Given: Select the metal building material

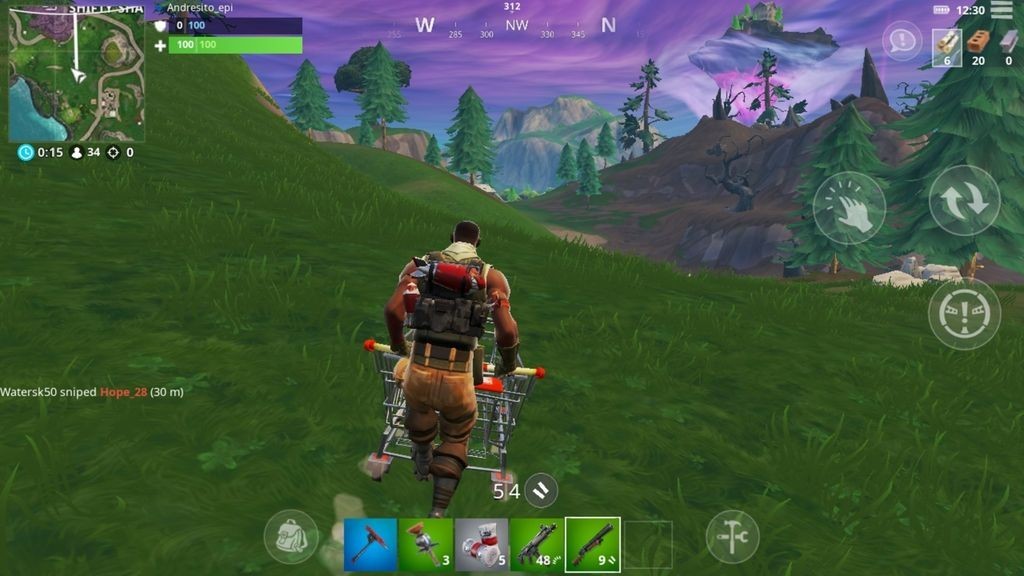Looking at the screenshot, I should pyautogui.click(x=1008, y=46).
